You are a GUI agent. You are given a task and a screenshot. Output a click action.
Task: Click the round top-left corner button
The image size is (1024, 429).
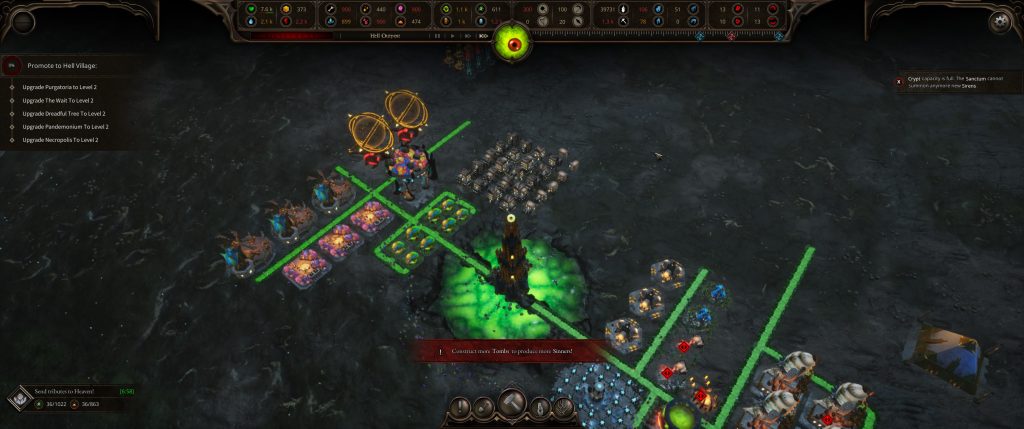pyautogui.click(x=21, y=21)
